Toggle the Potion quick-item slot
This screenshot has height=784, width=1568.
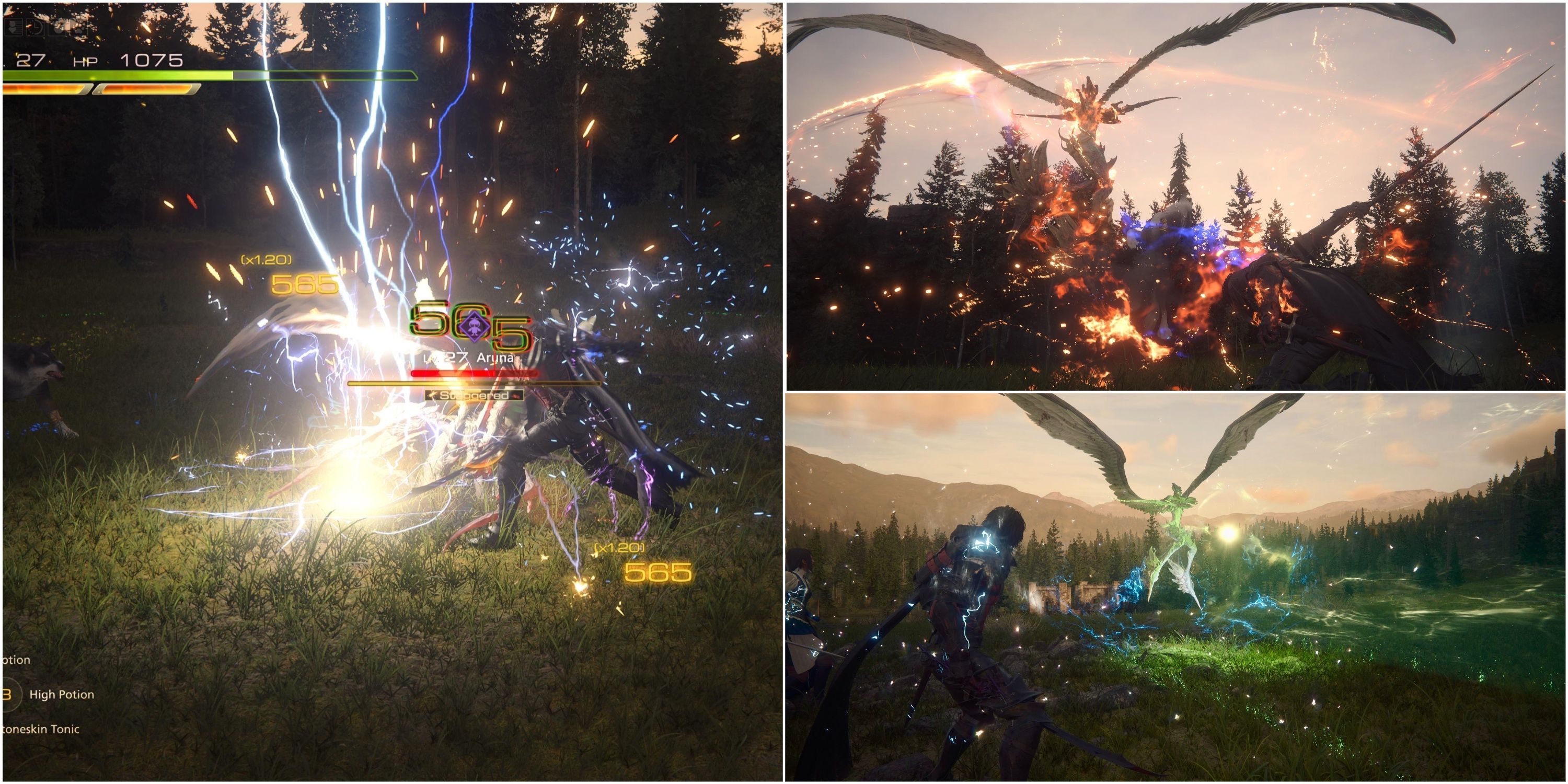(x=15, y=660)
